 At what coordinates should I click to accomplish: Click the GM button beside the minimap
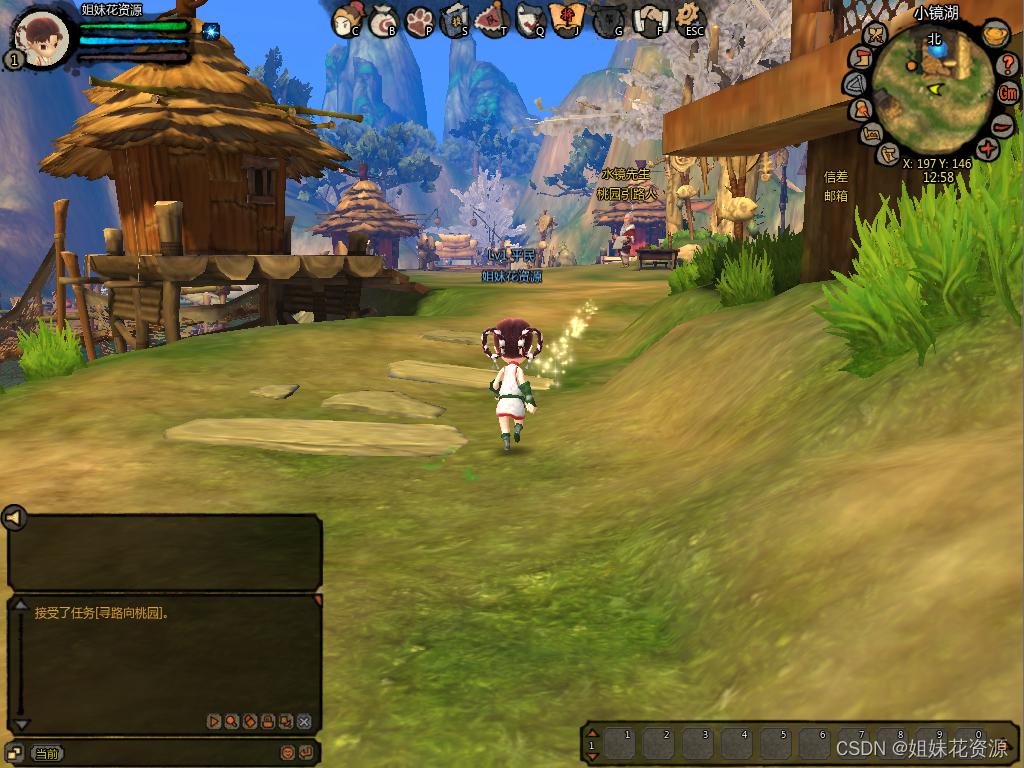click(1009, 93)
